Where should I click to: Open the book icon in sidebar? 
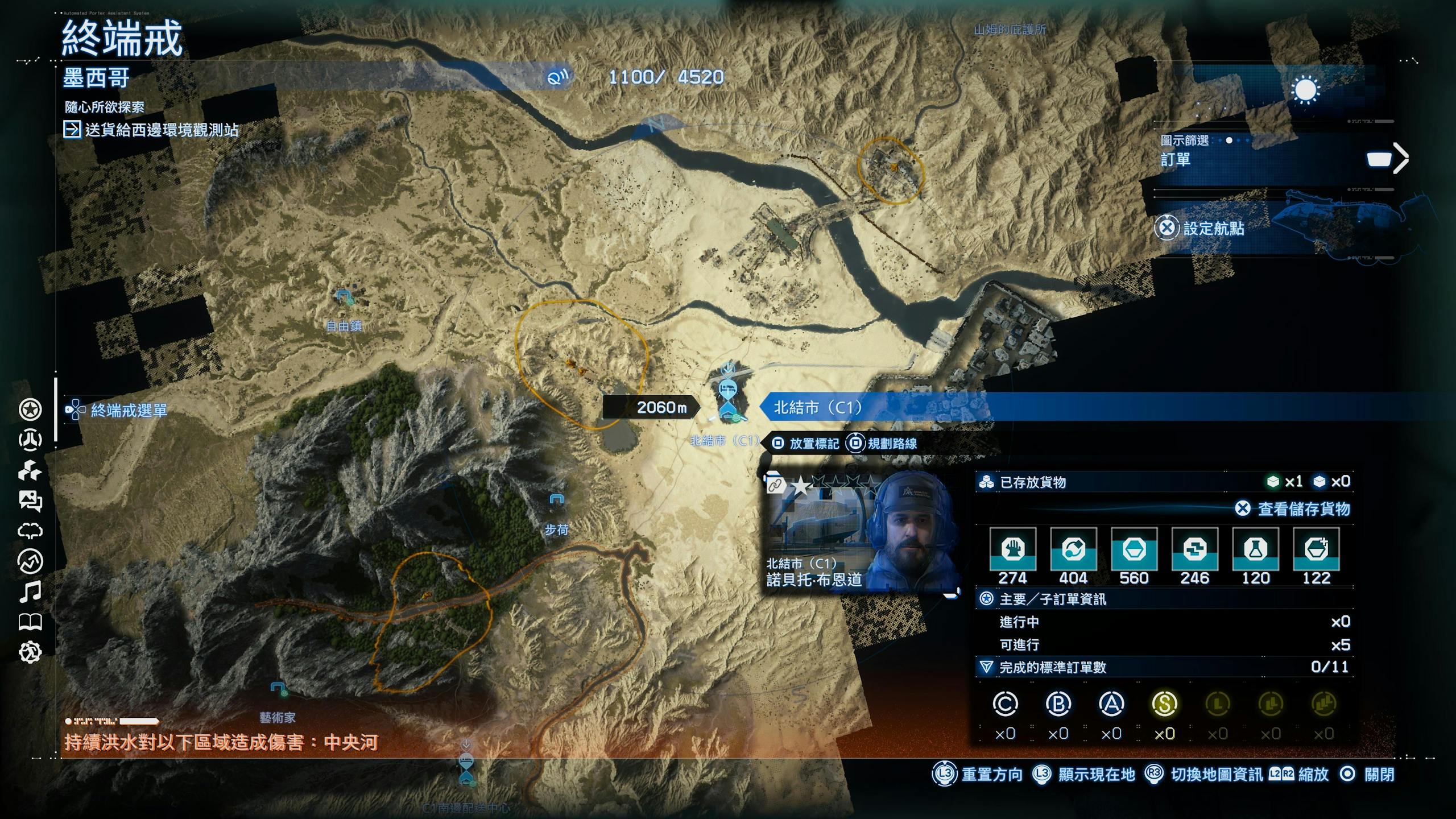[x=30, y=622]
